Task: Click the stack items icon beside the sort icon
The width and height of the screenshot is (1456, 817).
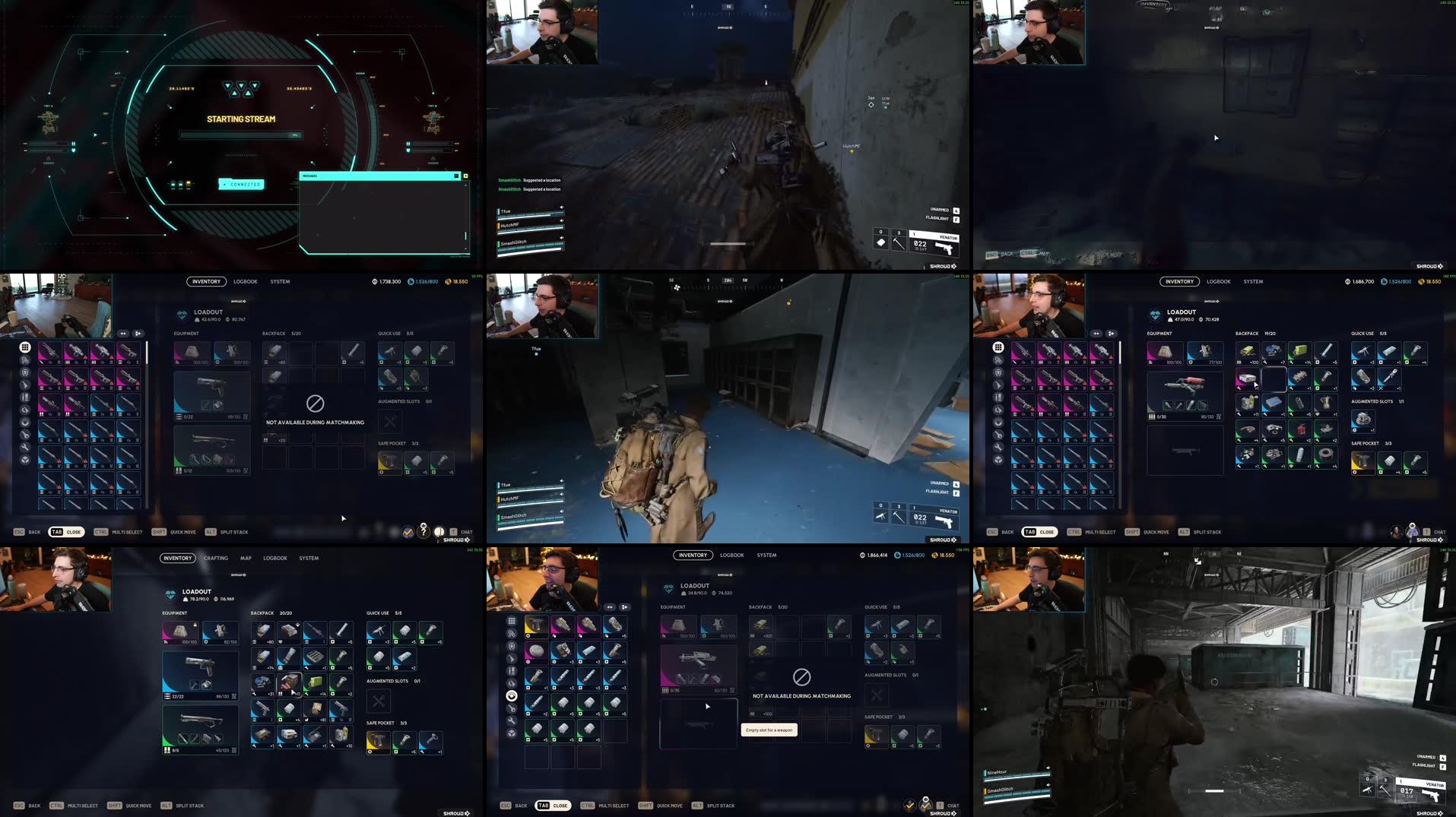Action: tap(624, 607)
